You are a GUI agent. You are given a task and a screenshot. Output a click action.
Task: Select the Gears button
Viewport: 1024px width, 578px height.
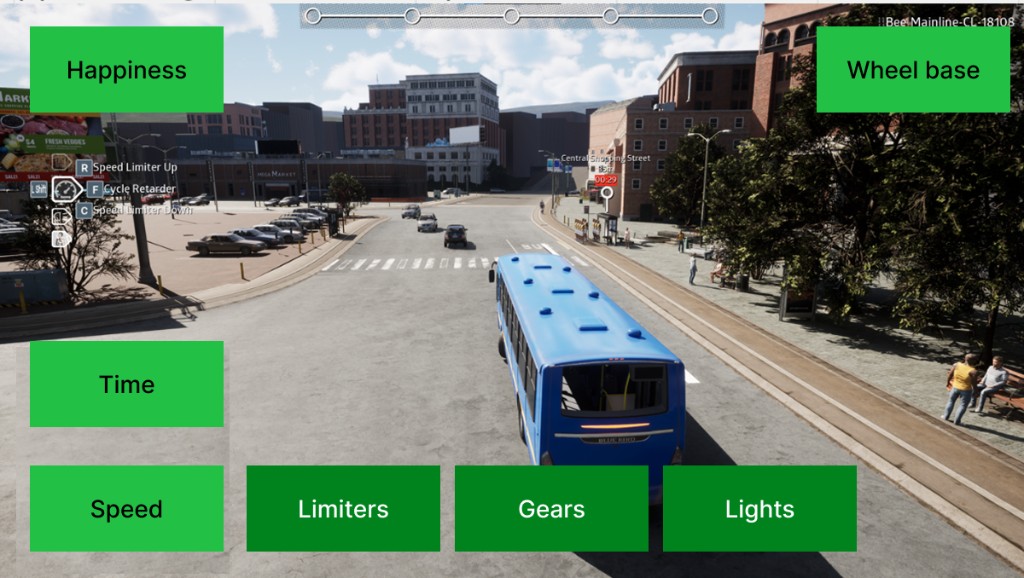pos(551,508)
